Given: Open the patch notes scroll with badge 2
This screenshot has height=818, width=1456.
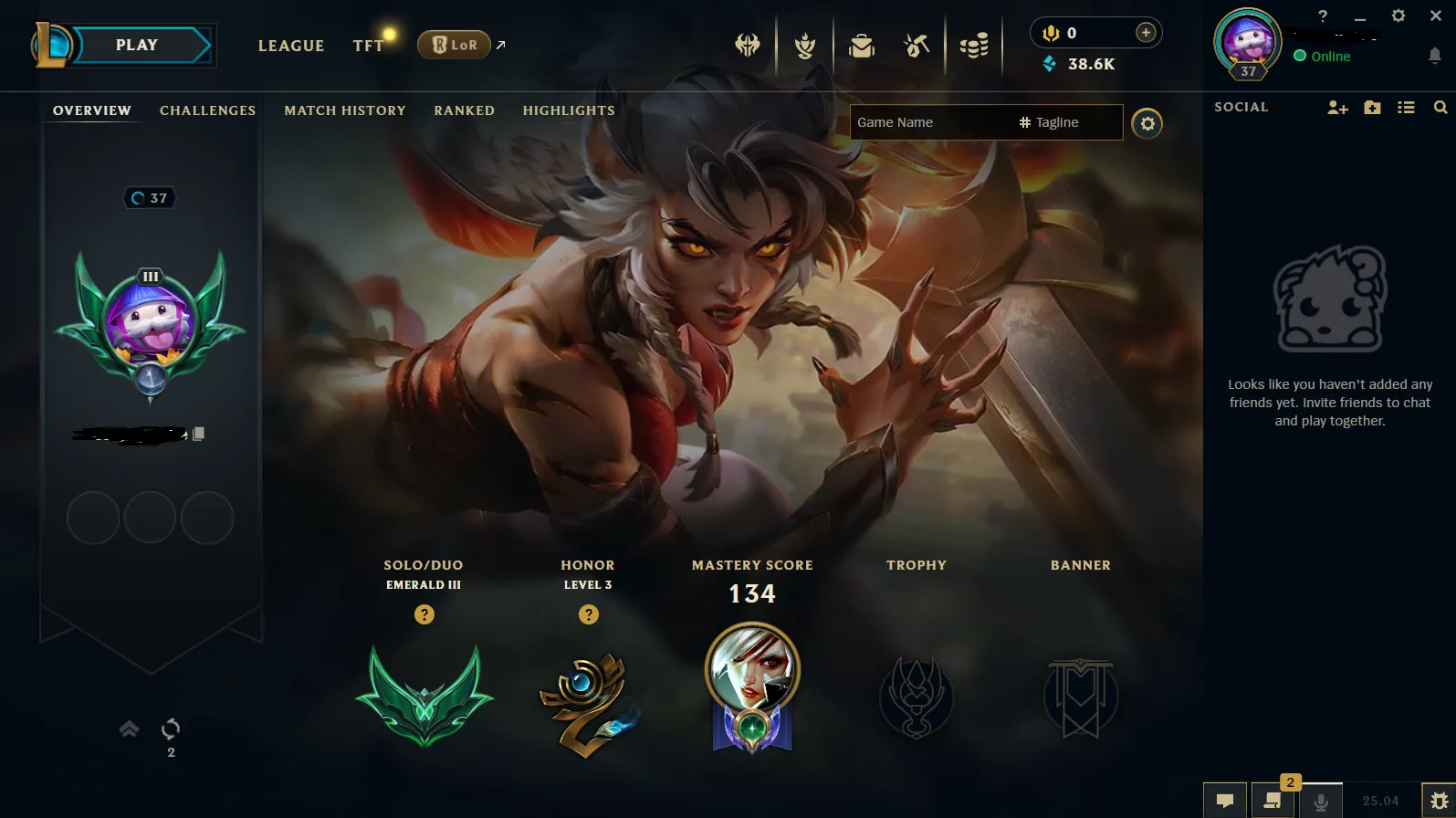Looking at the screenshot, I should click(1272, 801).
